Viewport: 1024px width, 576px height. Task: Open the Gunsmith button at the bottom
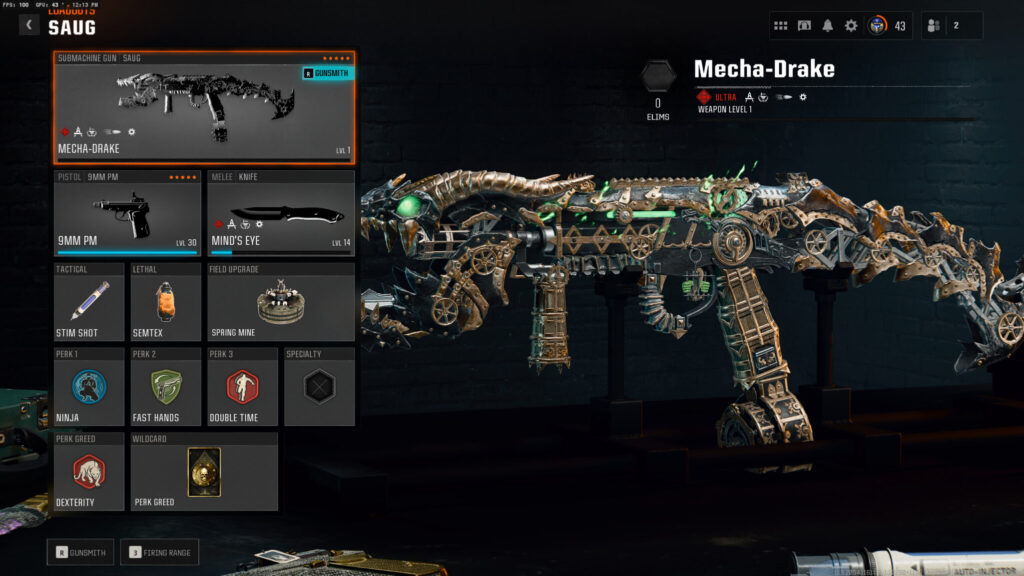tap(80, 551)
